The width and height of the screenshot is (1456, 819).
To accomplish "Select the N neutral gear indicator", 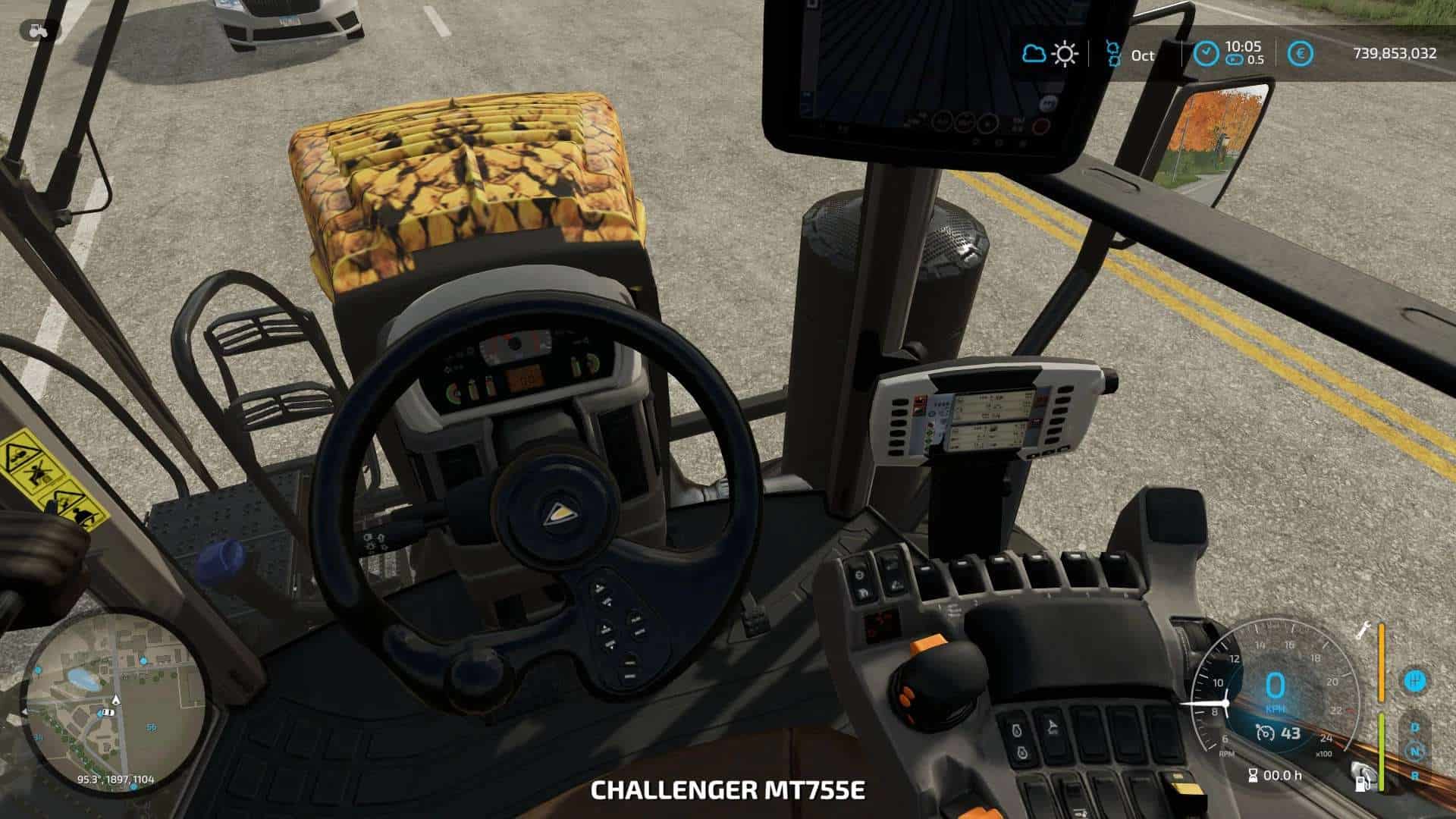I will [x=1415, y=752].
